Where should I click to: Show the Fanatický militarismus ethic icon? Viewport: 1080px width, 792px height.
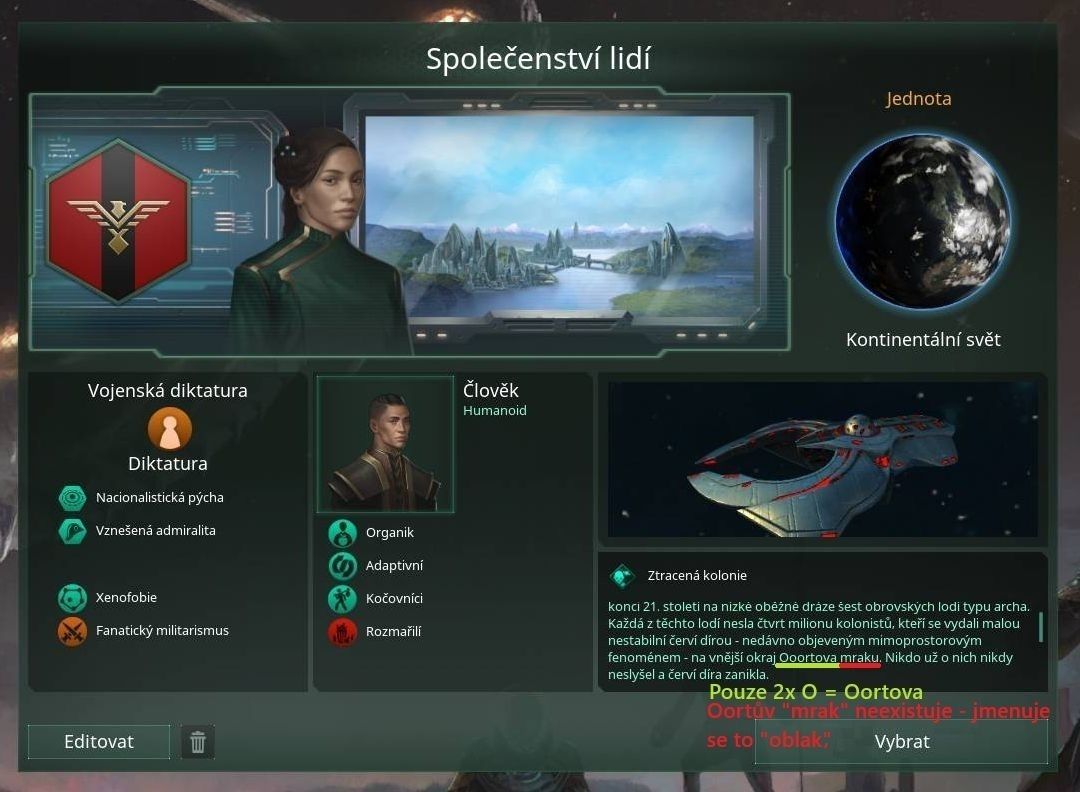73,631
